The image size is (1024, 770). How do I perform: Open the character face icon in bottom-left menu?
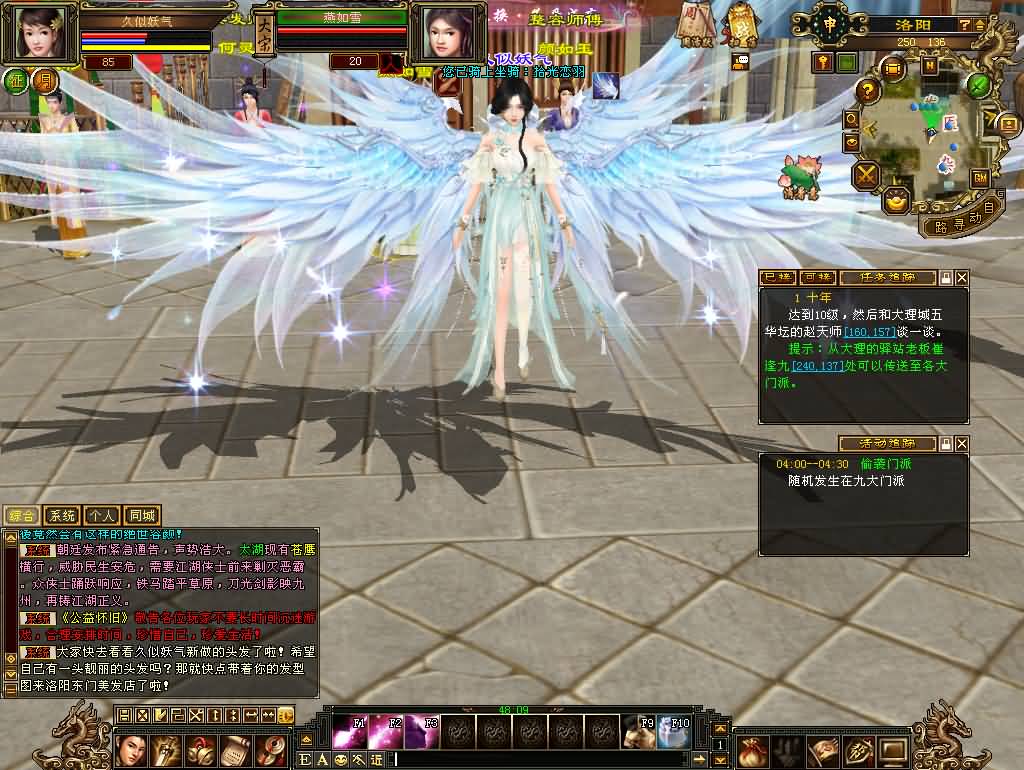click(131, 750)
